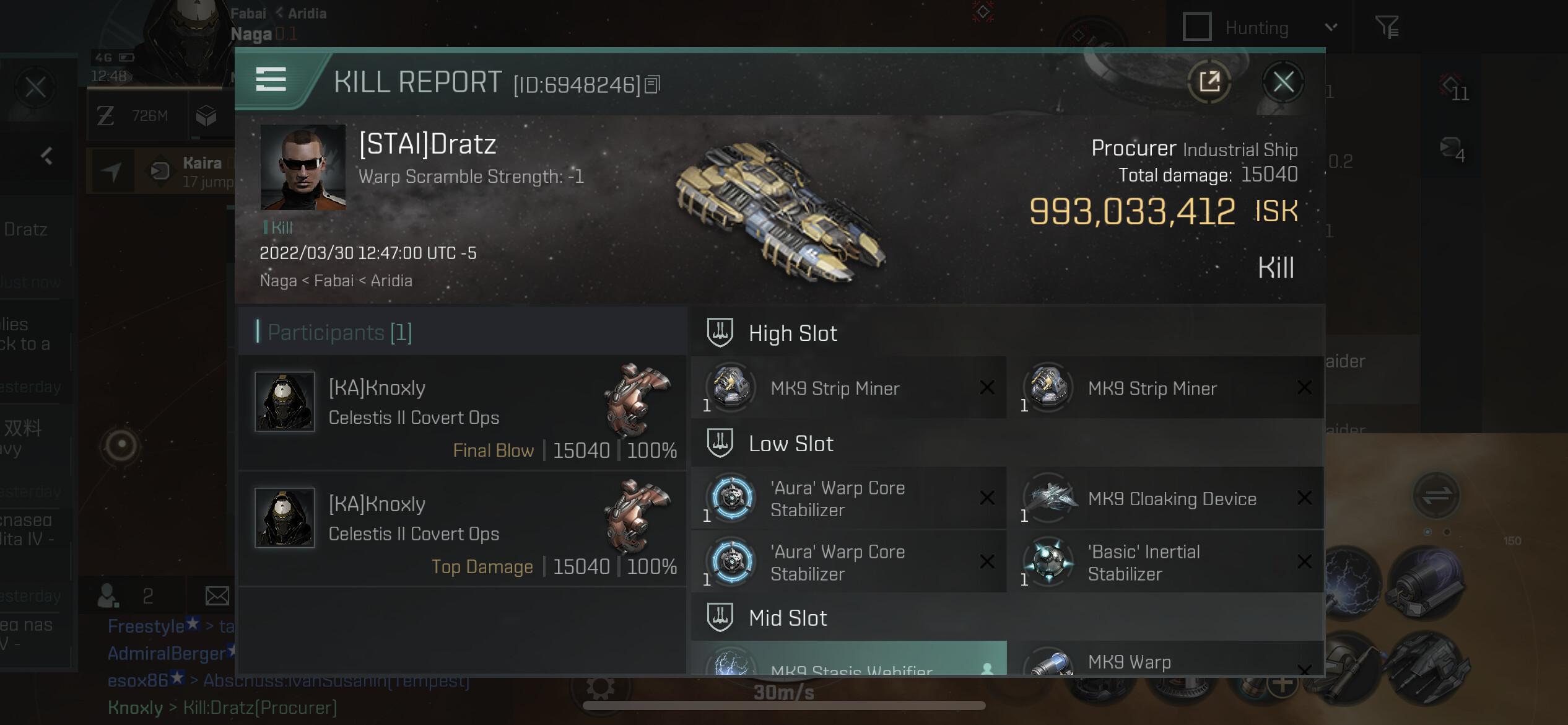
Task: Close the Kill Report window
Action: (x=1283, y=82)
